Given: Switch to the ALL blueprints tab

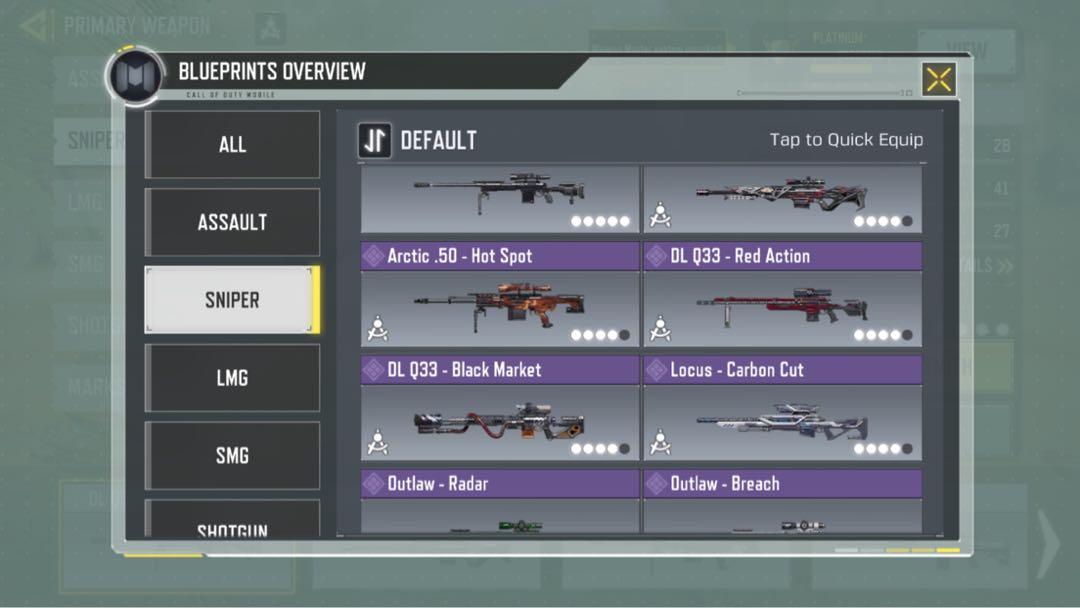Looking at the screenshot, I should click(x=232, y=144).
